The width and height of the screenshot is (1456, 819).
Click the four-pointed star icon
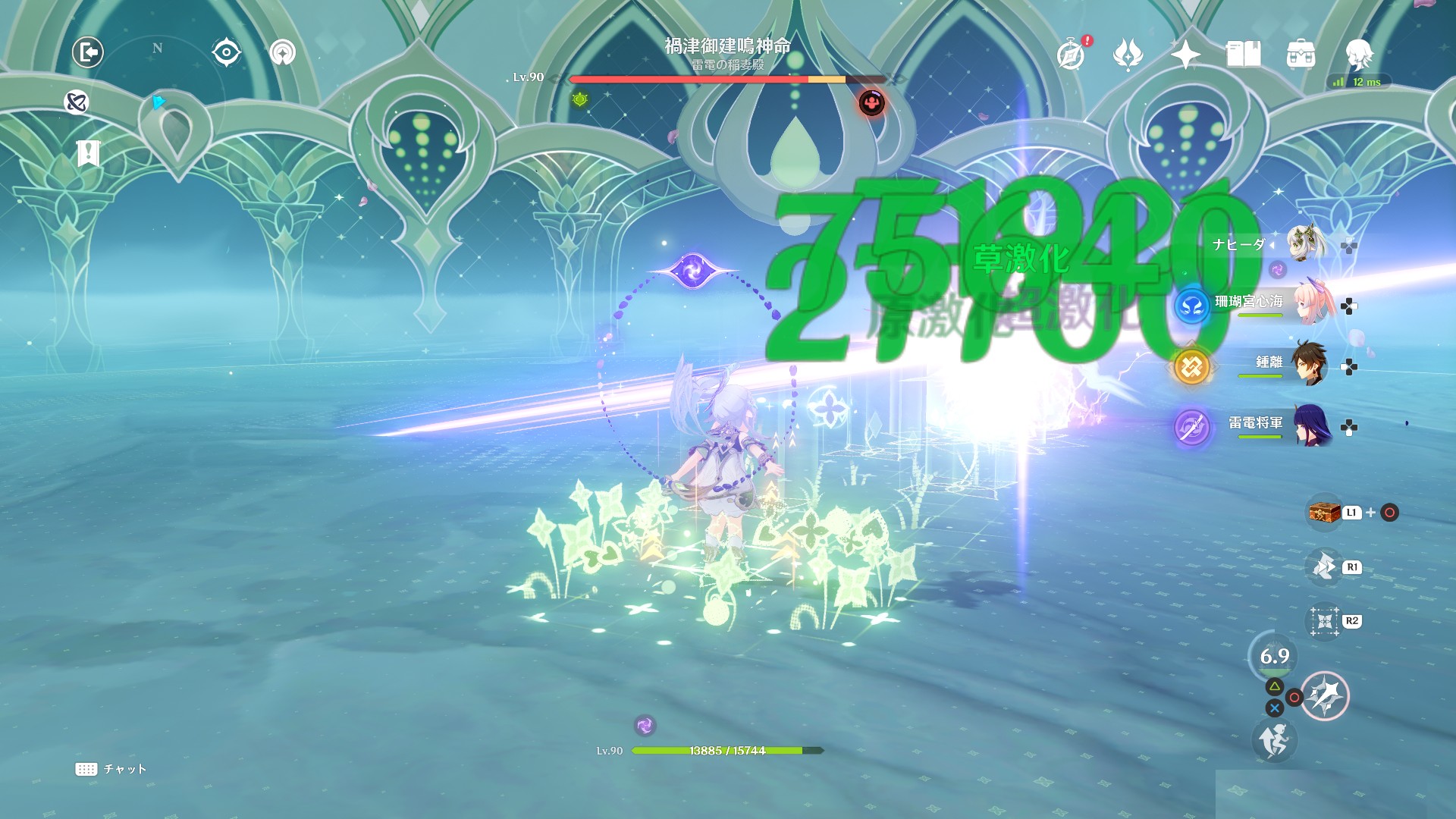[x=1185, y=54]
